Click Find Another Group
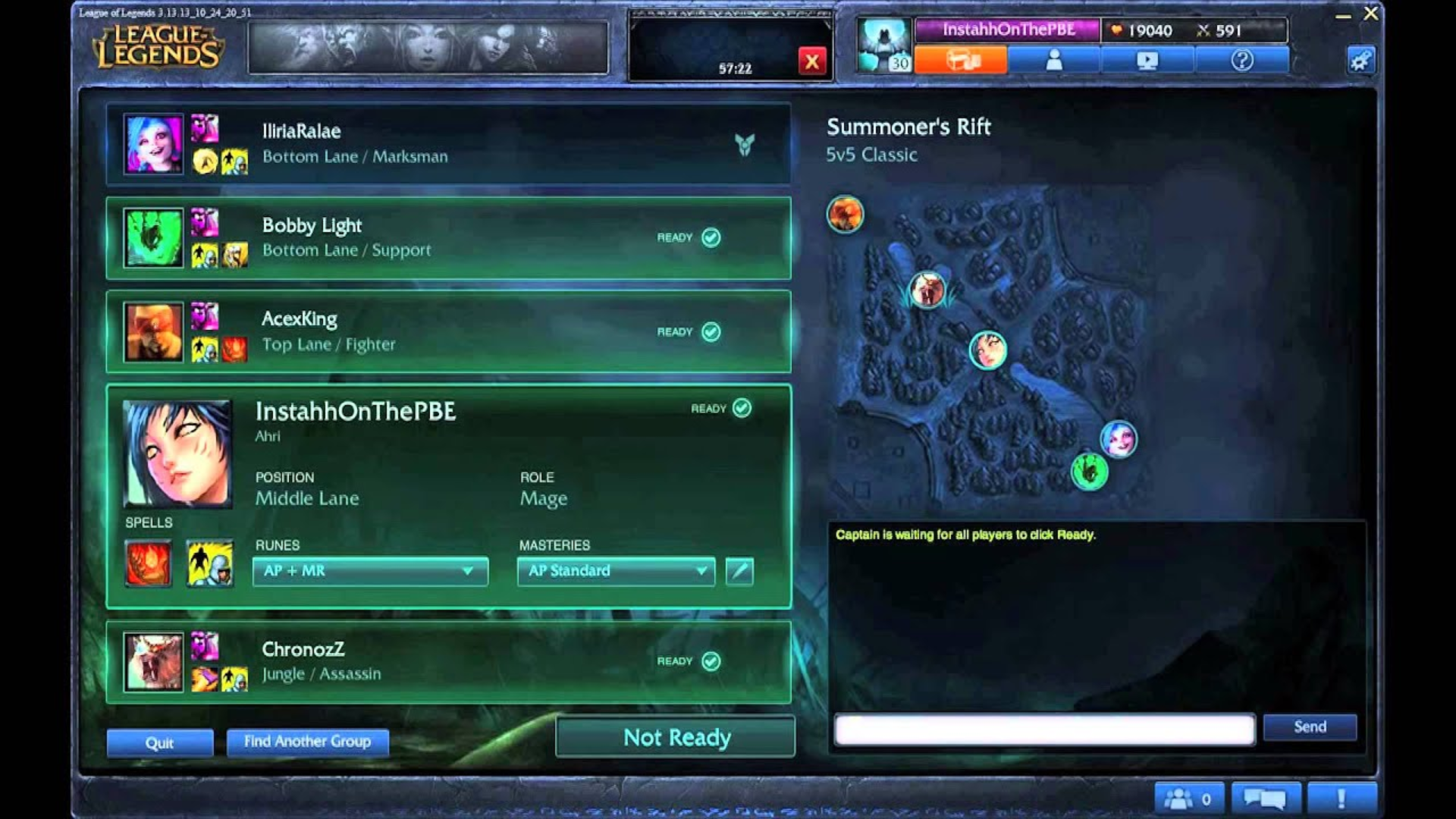Screen dimensions: 1456x819 [306, 742]
